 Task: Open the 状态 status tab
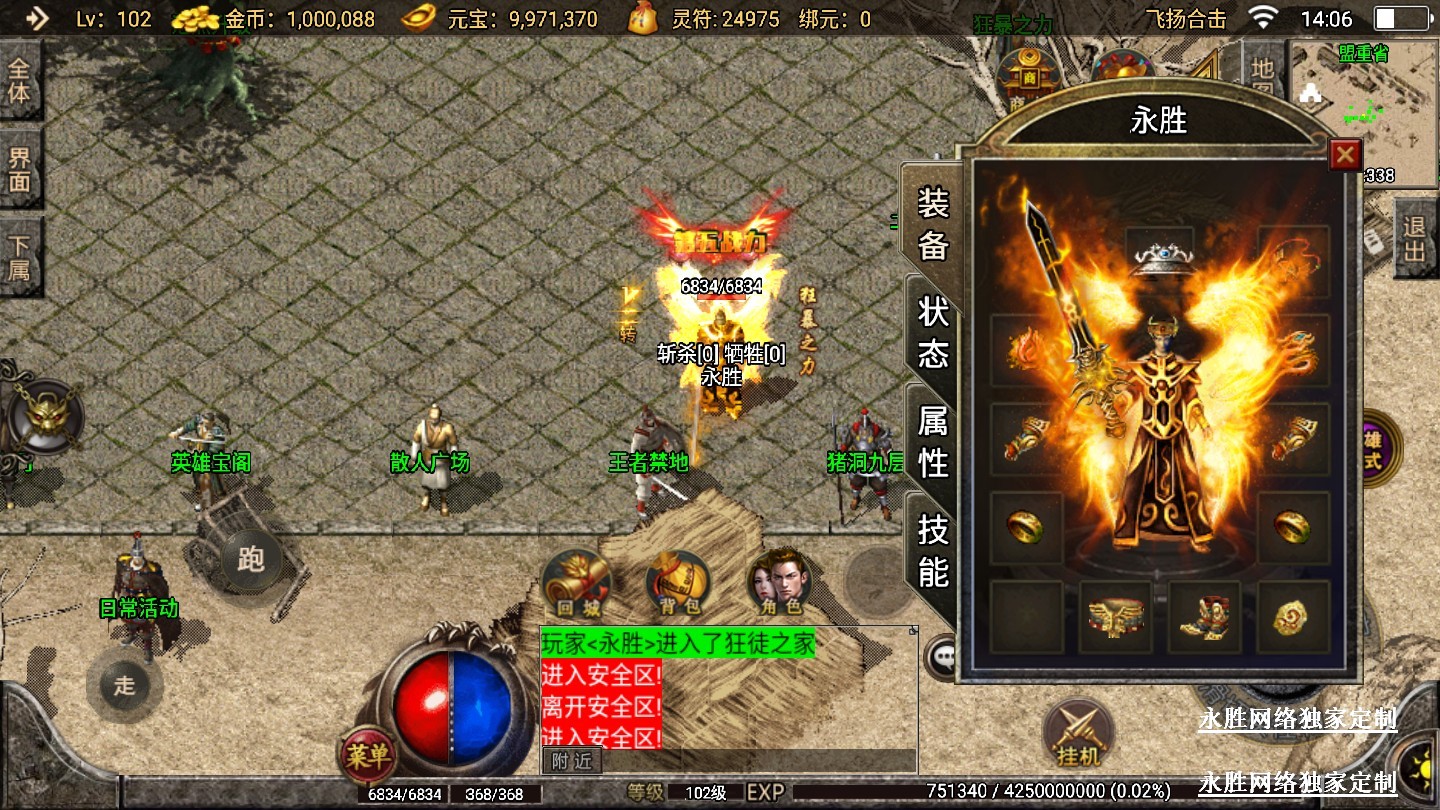tap(933, 332)
